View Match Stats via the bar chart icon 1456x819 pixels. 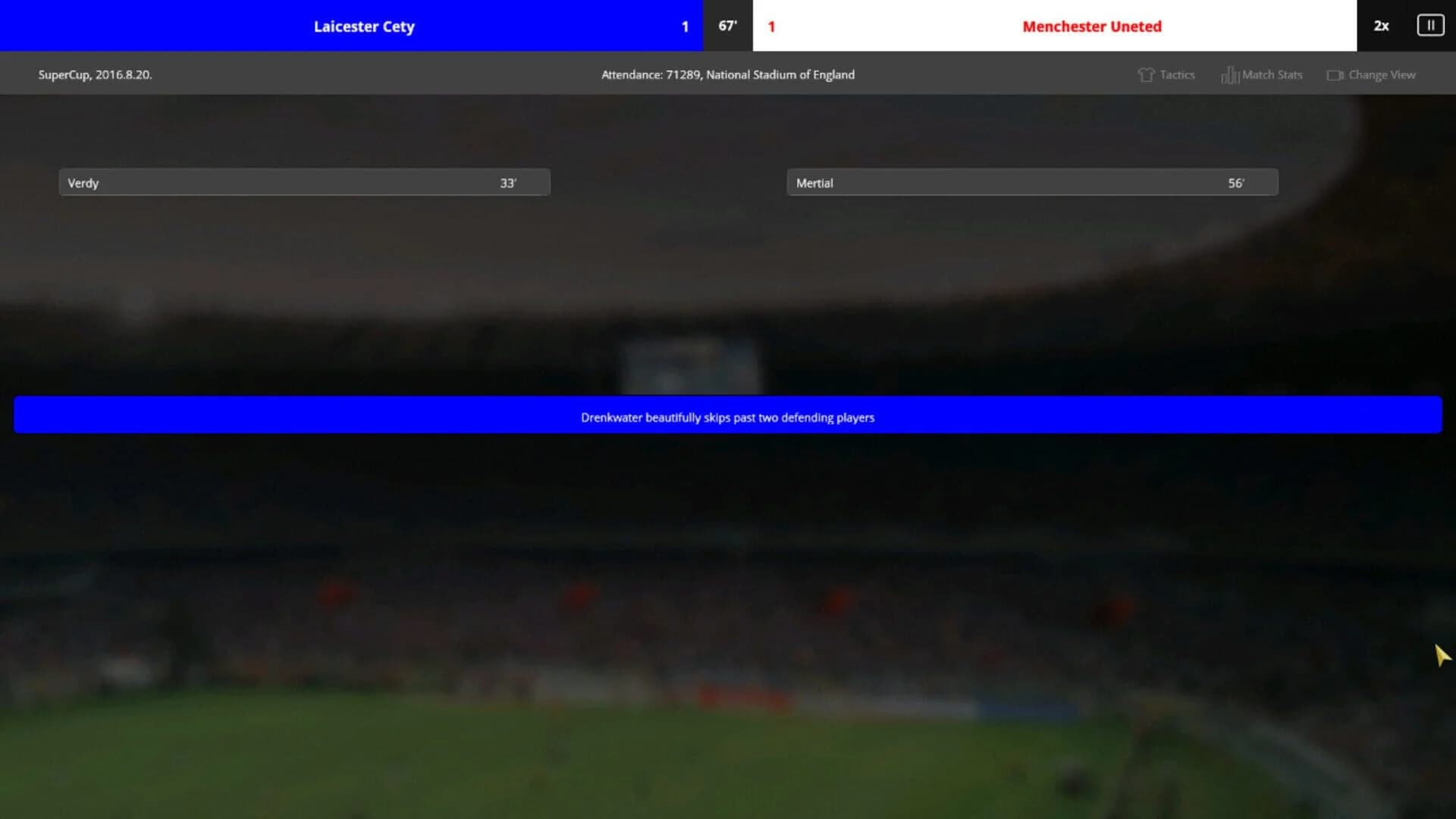coord(1230,74)
